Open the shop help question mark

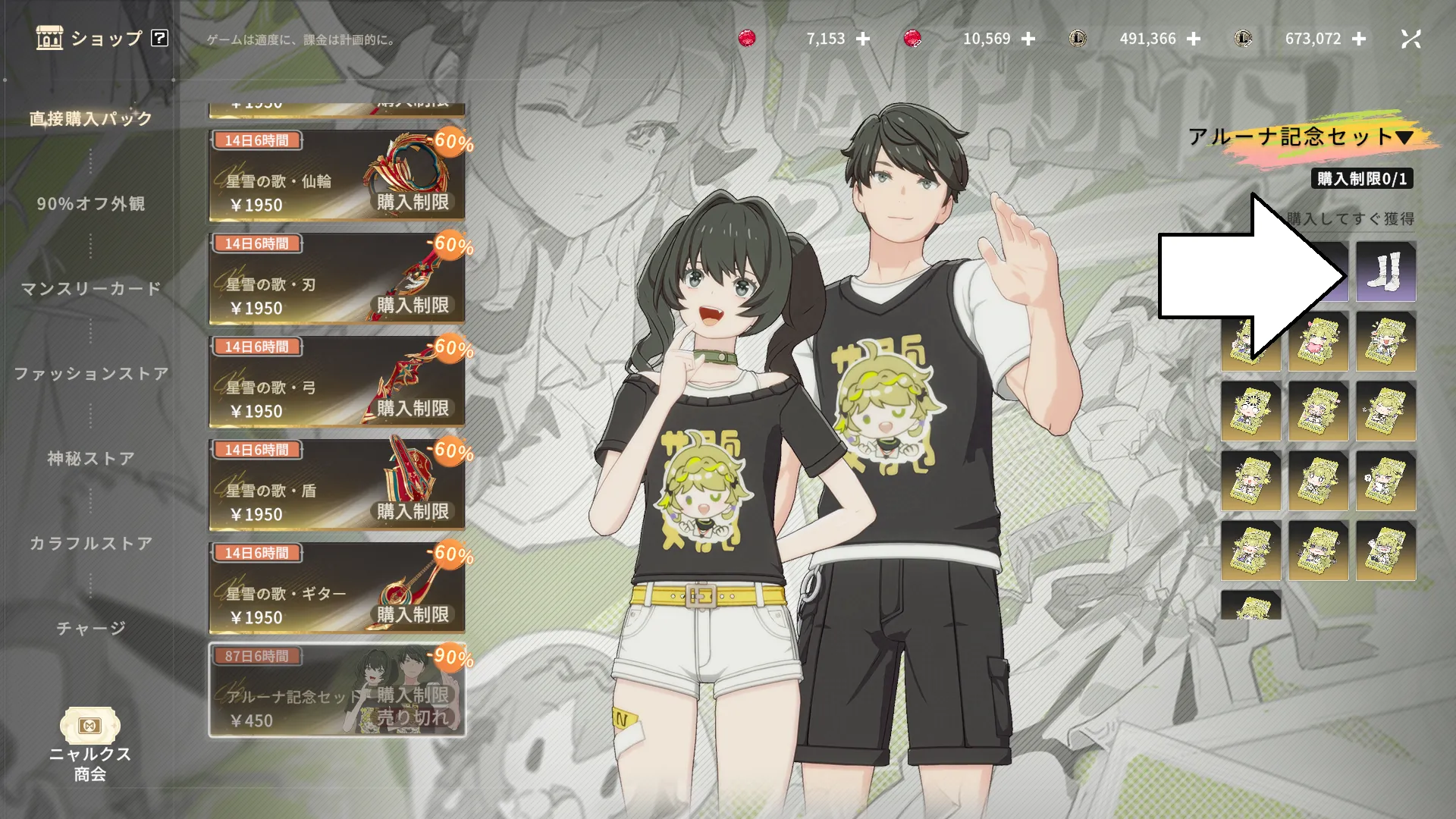(159, 38)
